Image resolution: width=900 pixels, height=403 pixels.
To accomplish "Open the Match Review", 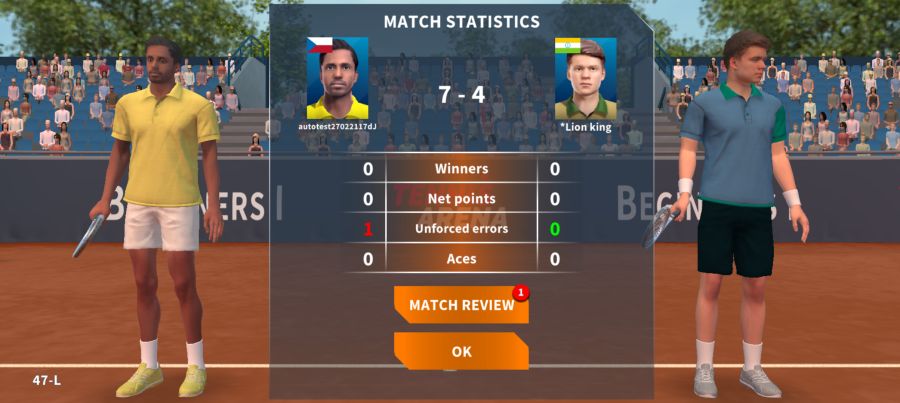I will (461, 305).
